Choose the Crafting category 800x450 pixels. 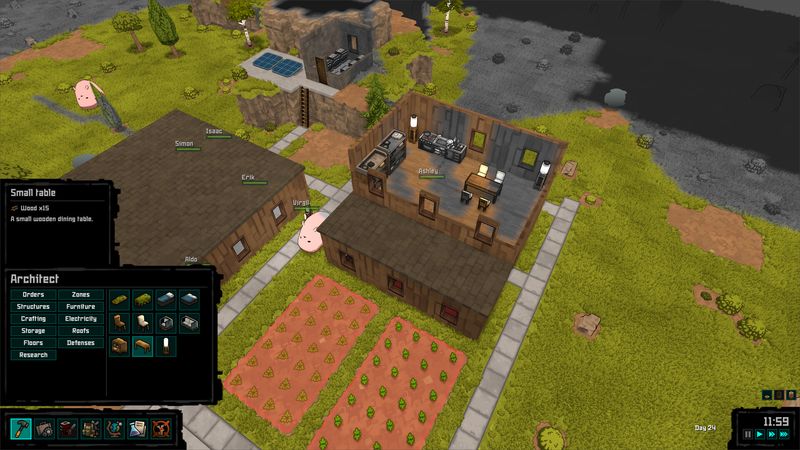click(x=33, y=319)
